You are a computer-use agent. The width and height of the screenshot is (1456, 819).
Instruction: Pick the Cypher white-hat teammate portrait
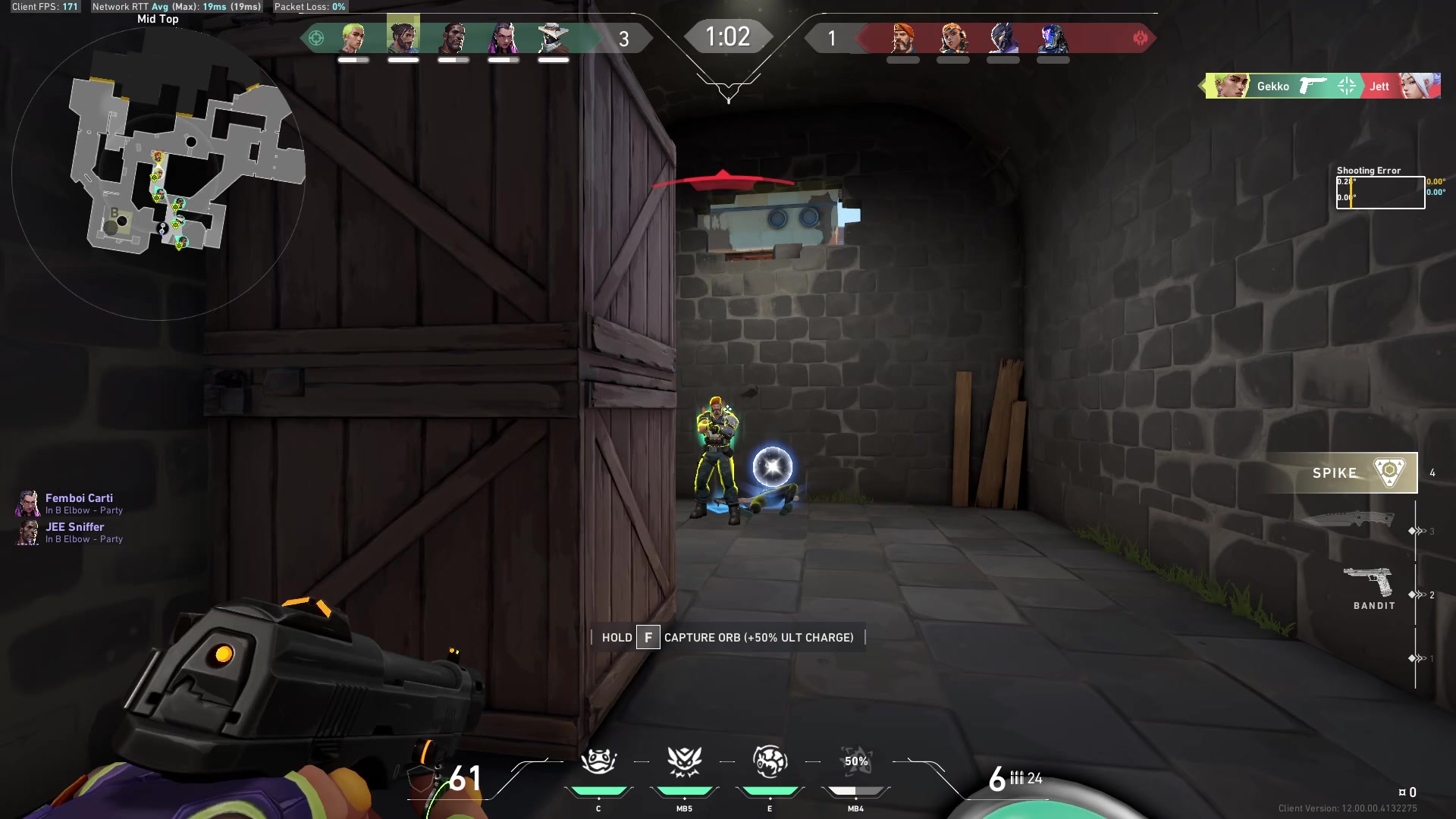pos(554,38)
